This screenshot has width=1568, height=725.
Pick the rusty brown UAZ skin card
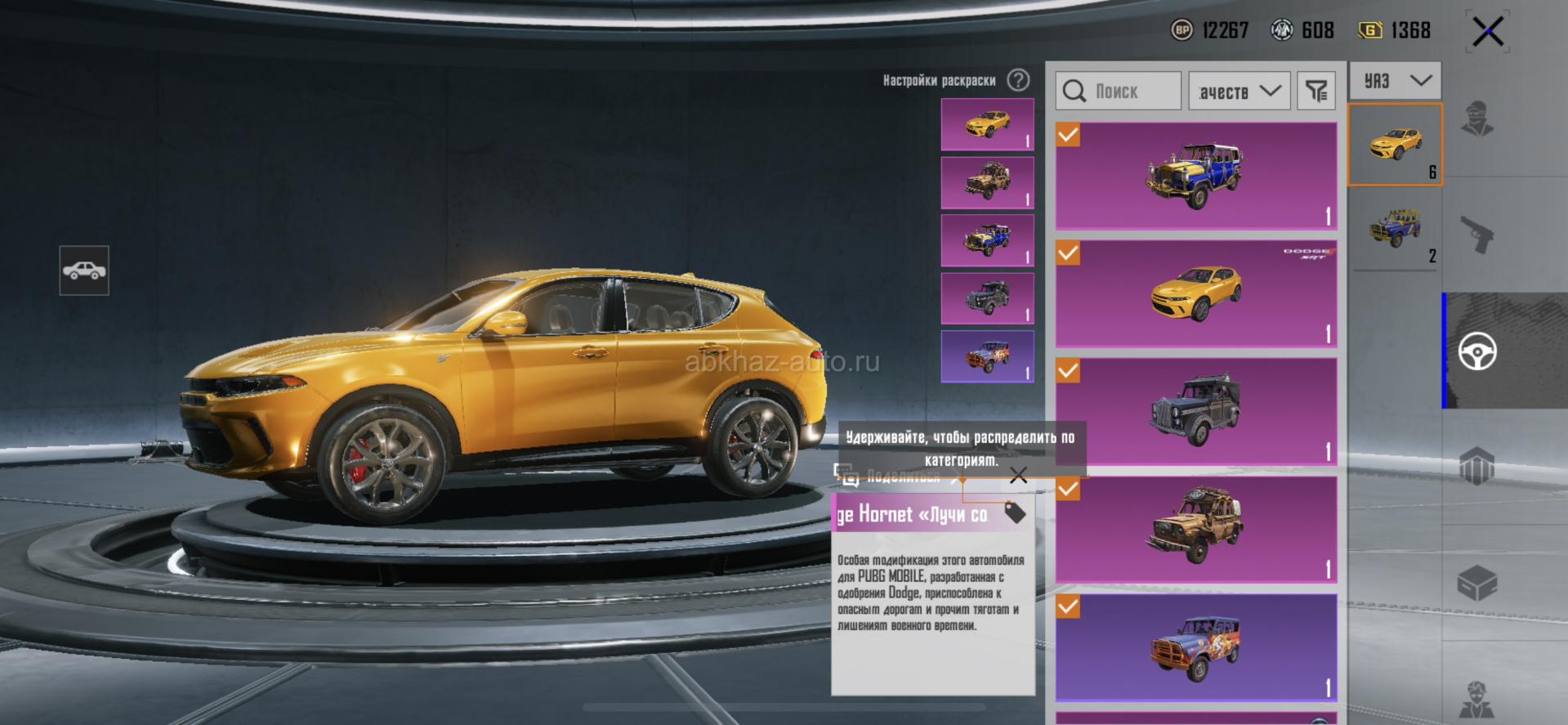[x=1195, y=529]
